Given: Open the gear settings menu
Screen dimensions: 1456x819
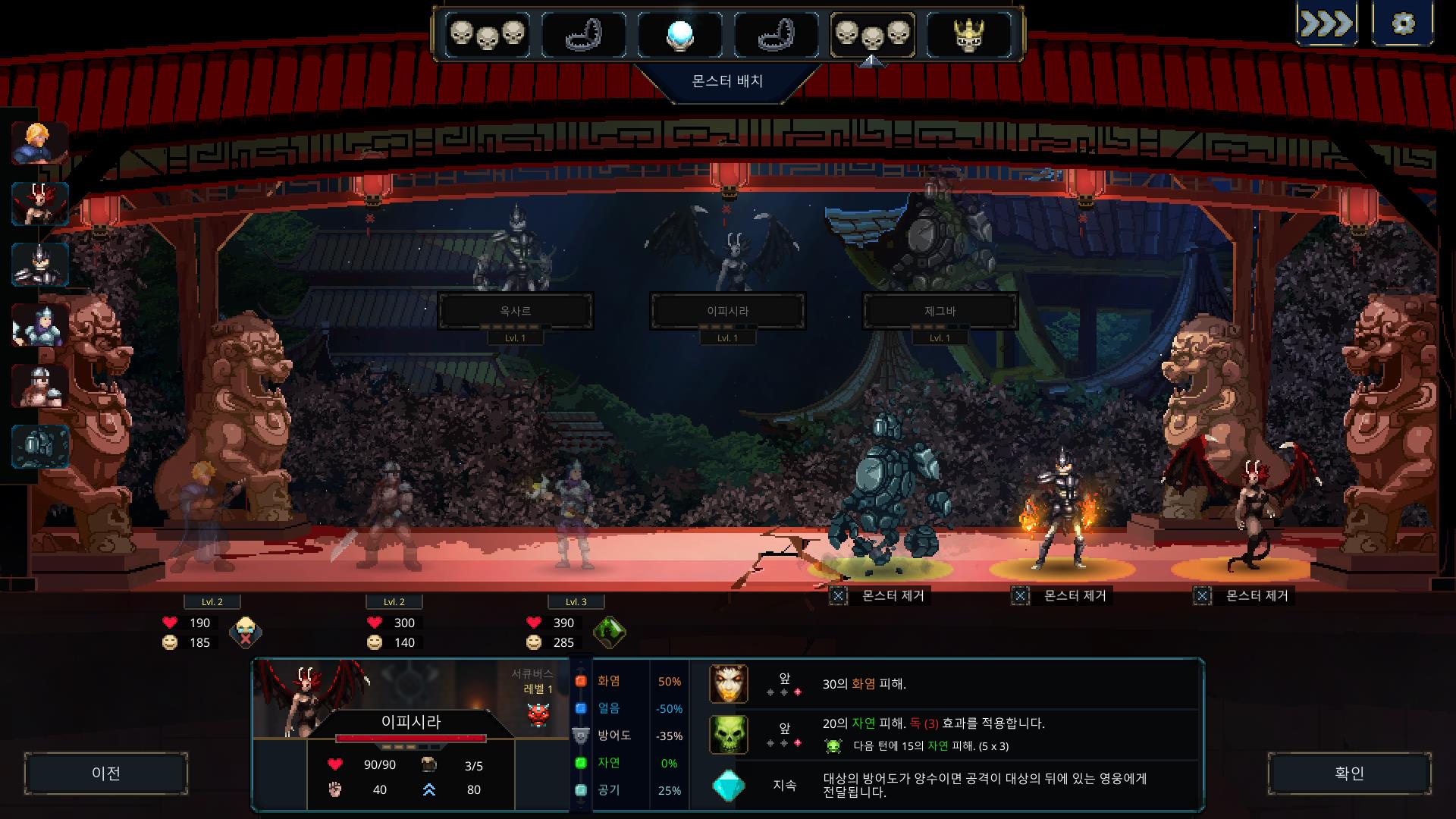Looking at the screenshot, I should pos(1403,24).
